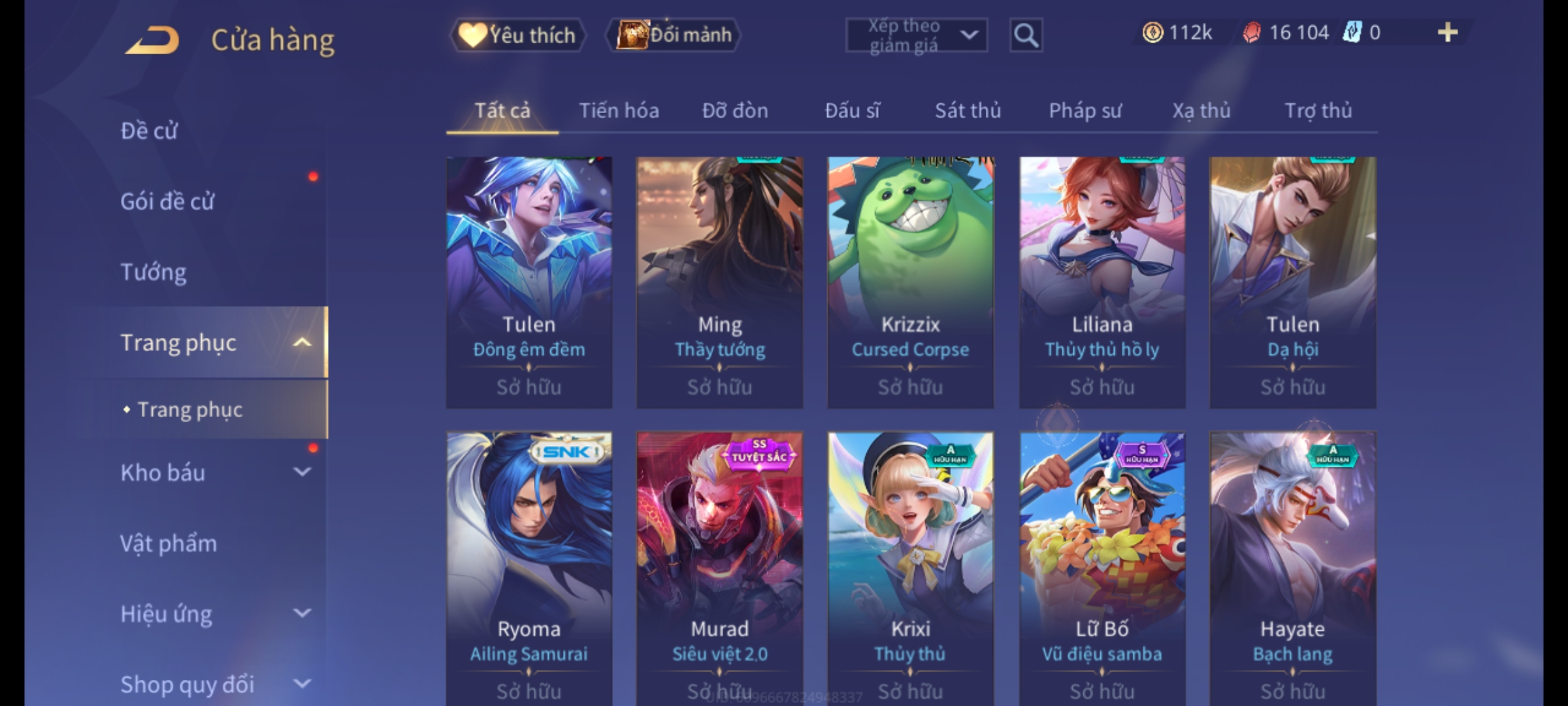
Task: Open the Vật phẩm items section
Action: (x=169, y=543)
